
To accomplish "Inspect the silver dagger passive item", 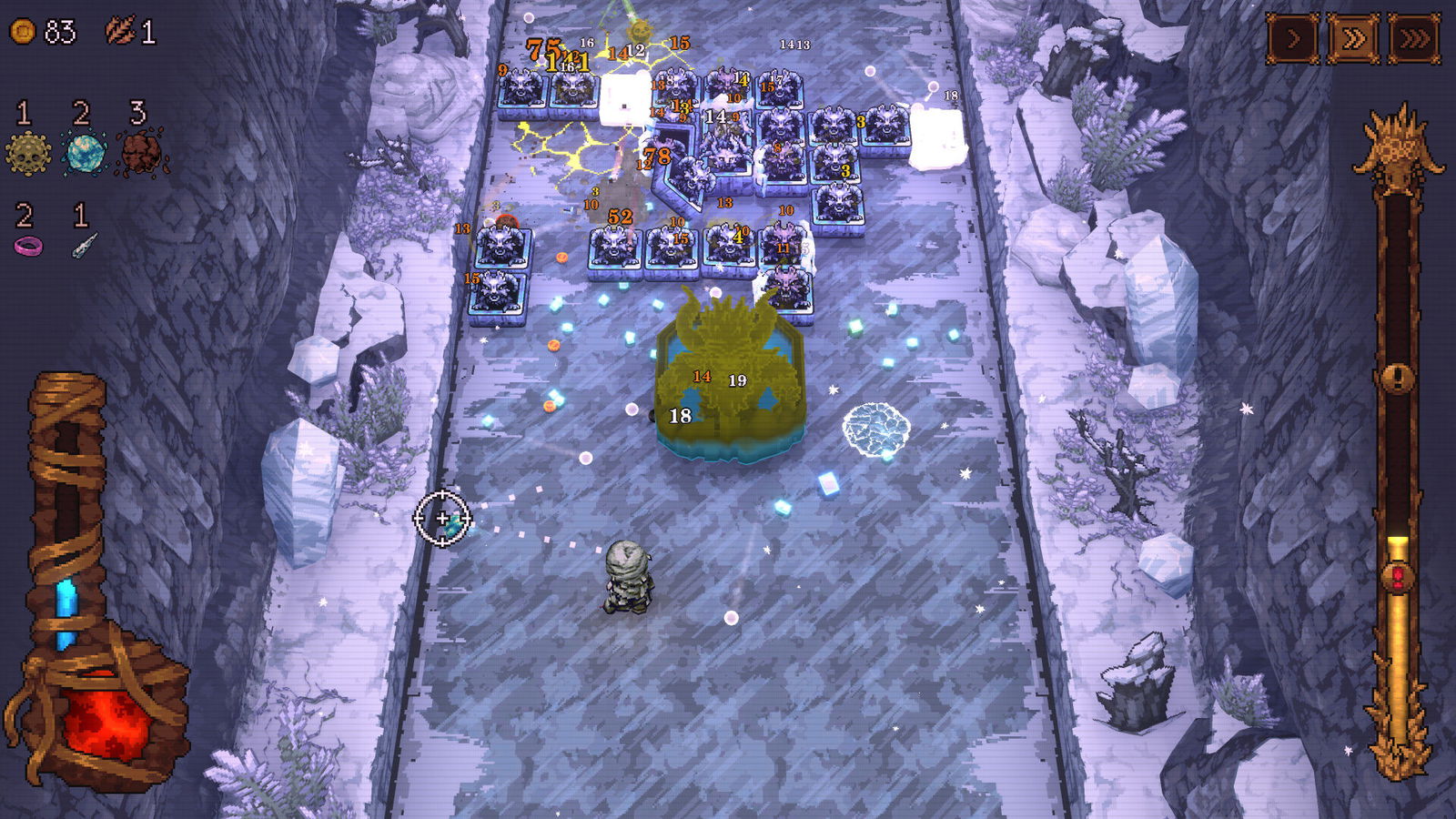I will click(84, 246).
